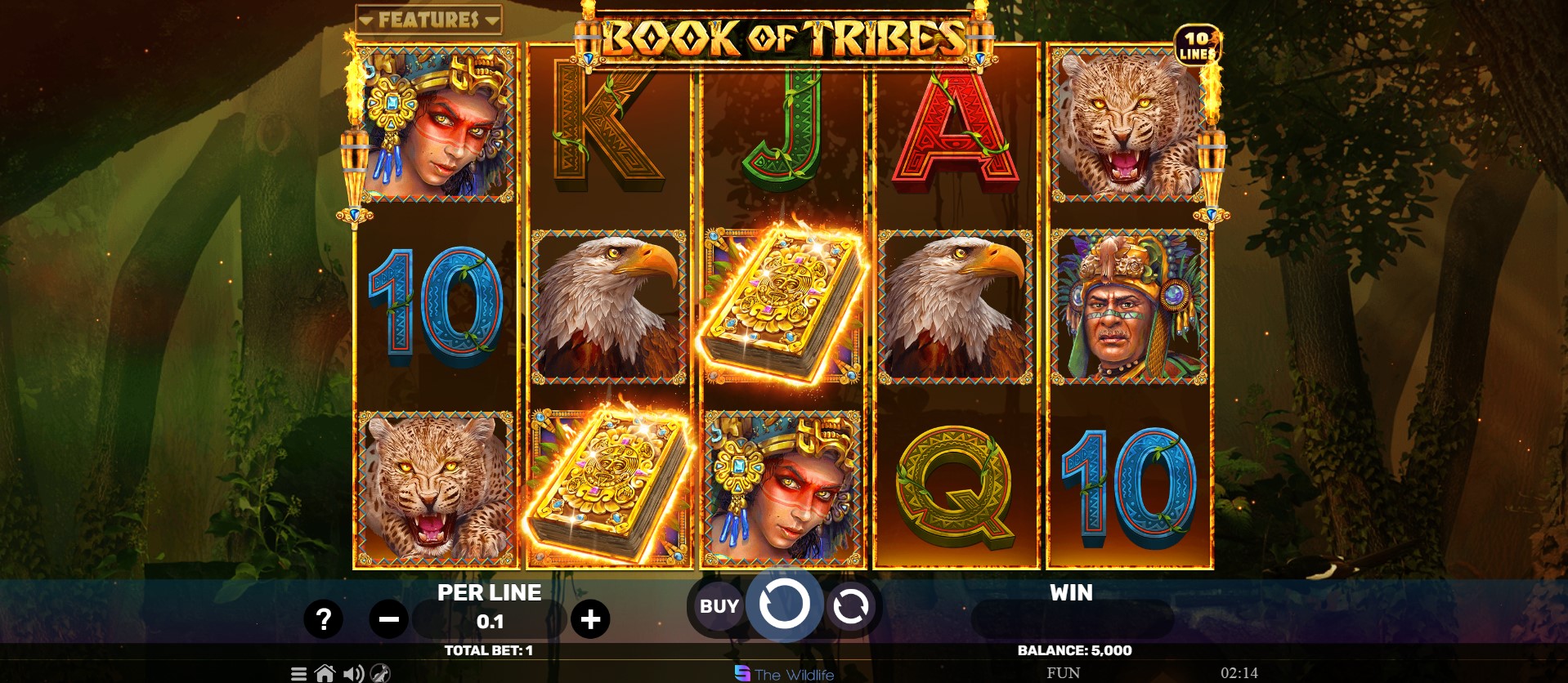This screenshot has width=1568, height=683.
Task: Spin the reels with the center button
Action: [x=784, y=605]
